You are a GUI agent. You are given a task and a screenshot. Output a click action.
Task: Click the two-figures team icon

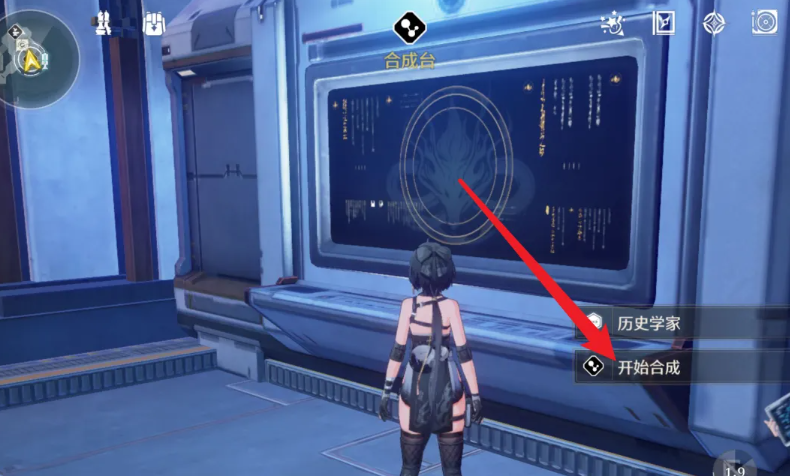click(x=102, y=24)
